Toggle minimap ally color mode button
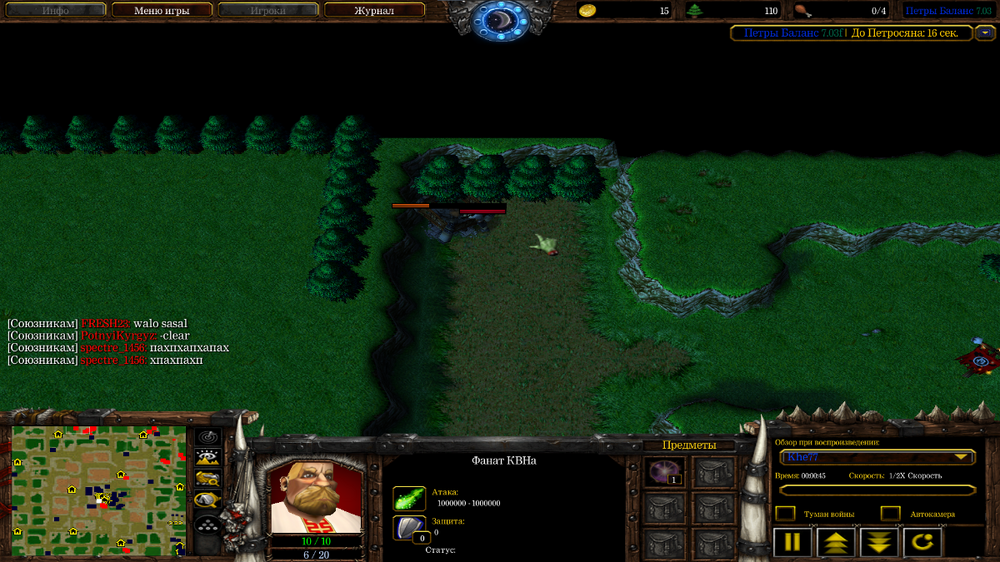This screenshot has height=562, width=1000. 208,480
